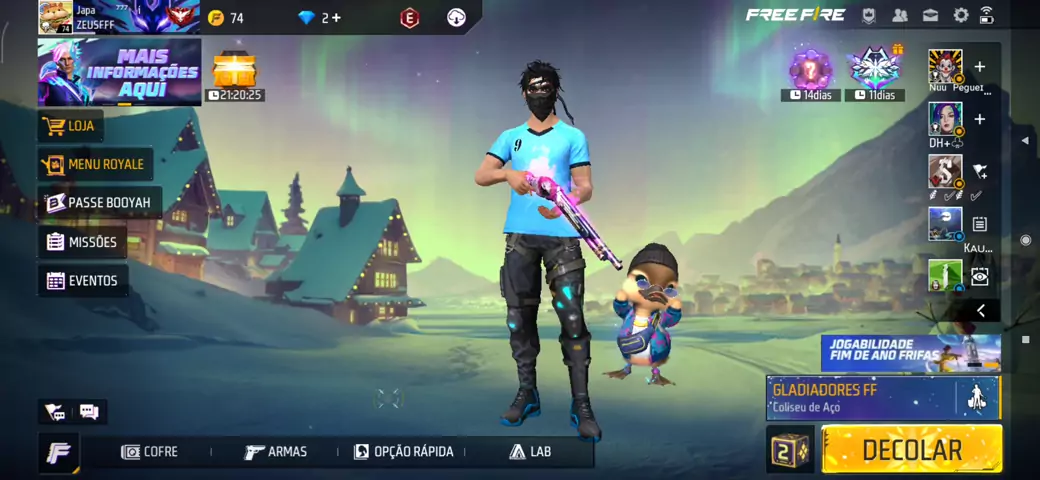The height and width of the screenshot is (480, 1040).
Task: Collapse the friends side panel arrow
Action: 980,311
